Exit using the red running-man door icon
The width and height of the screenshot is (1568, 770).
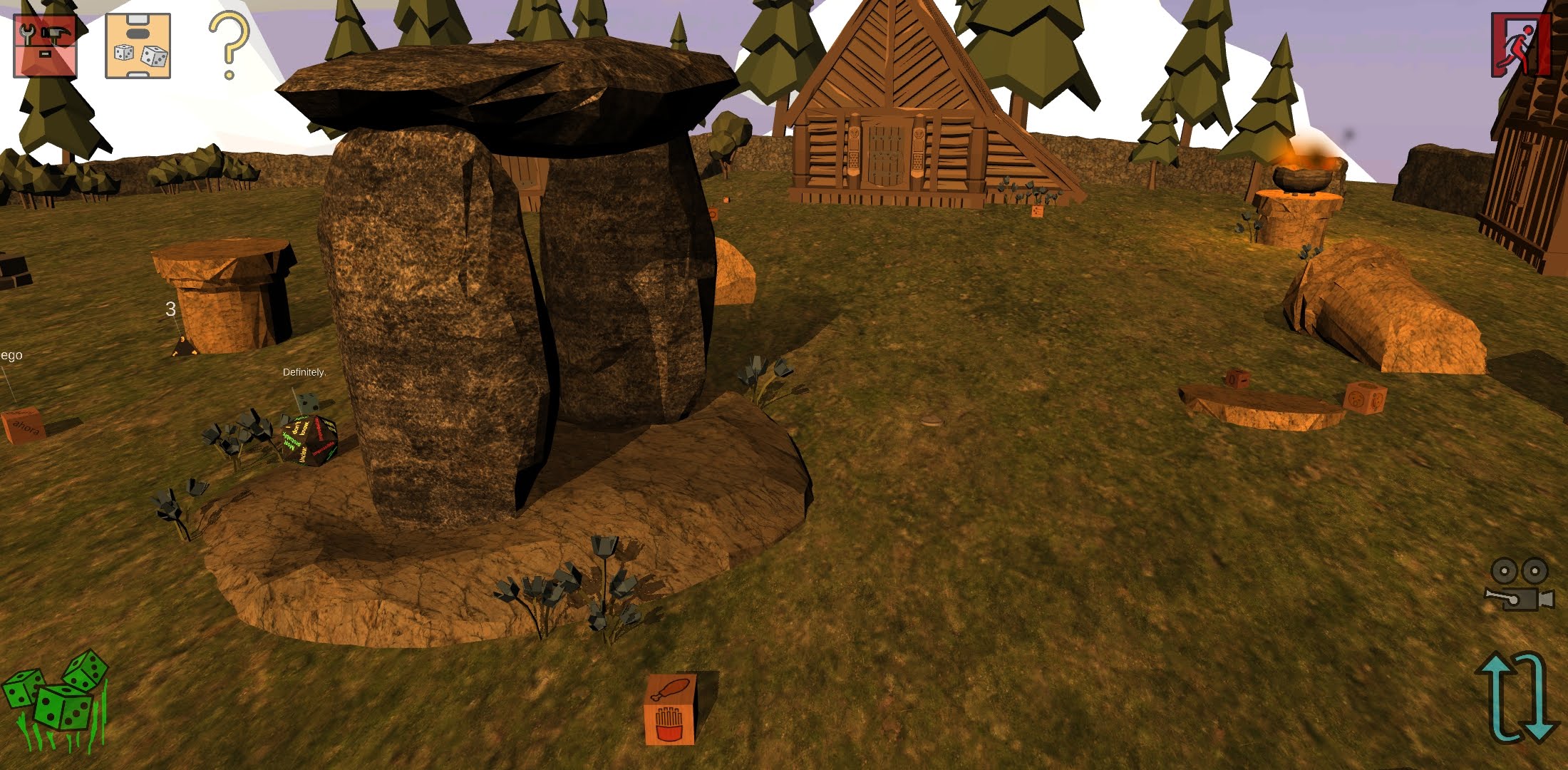1521,44
